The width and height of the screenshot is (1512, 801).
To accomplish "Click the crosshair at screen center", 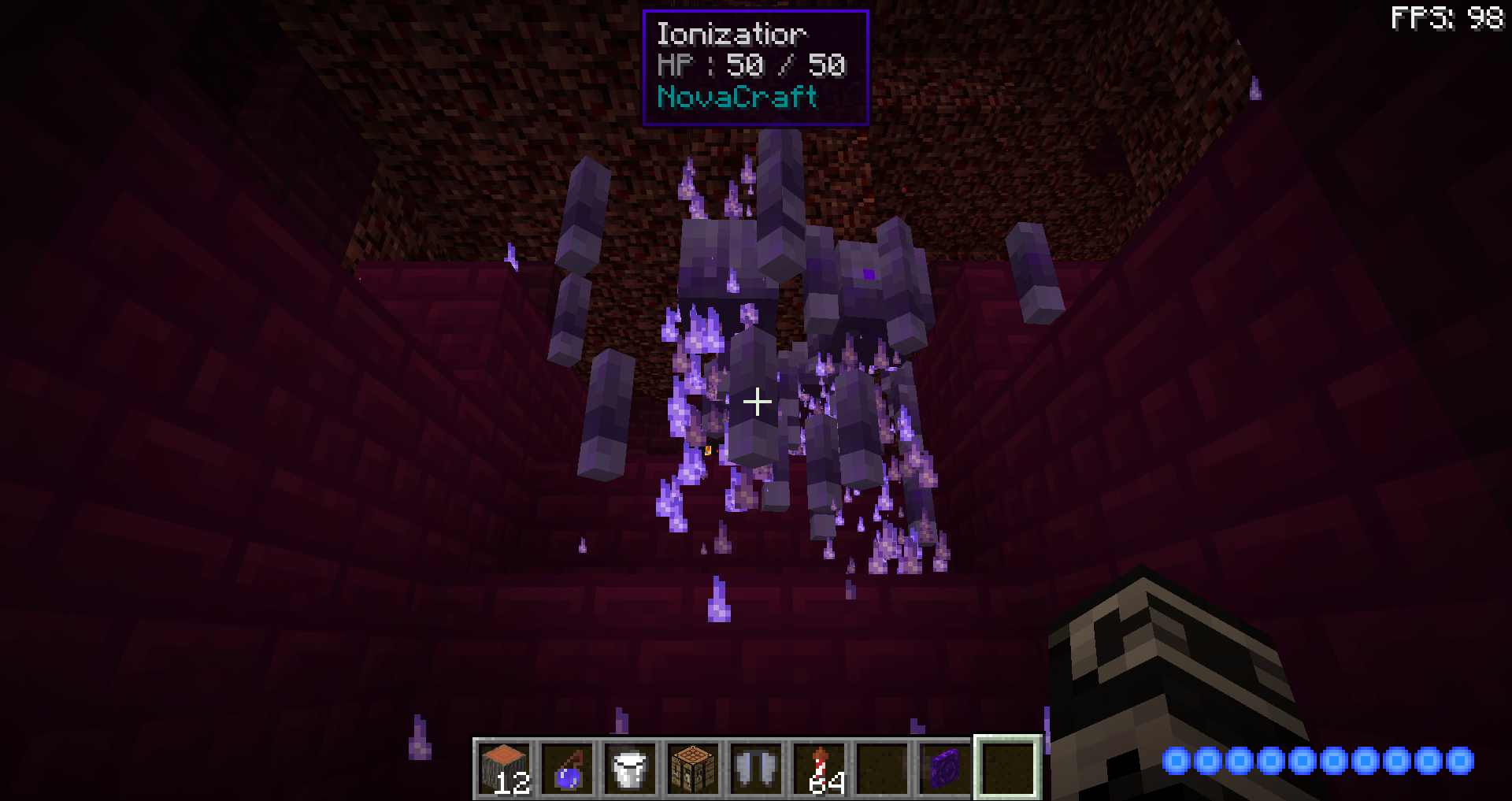I will pyautogui.click(x=756, y=402).
